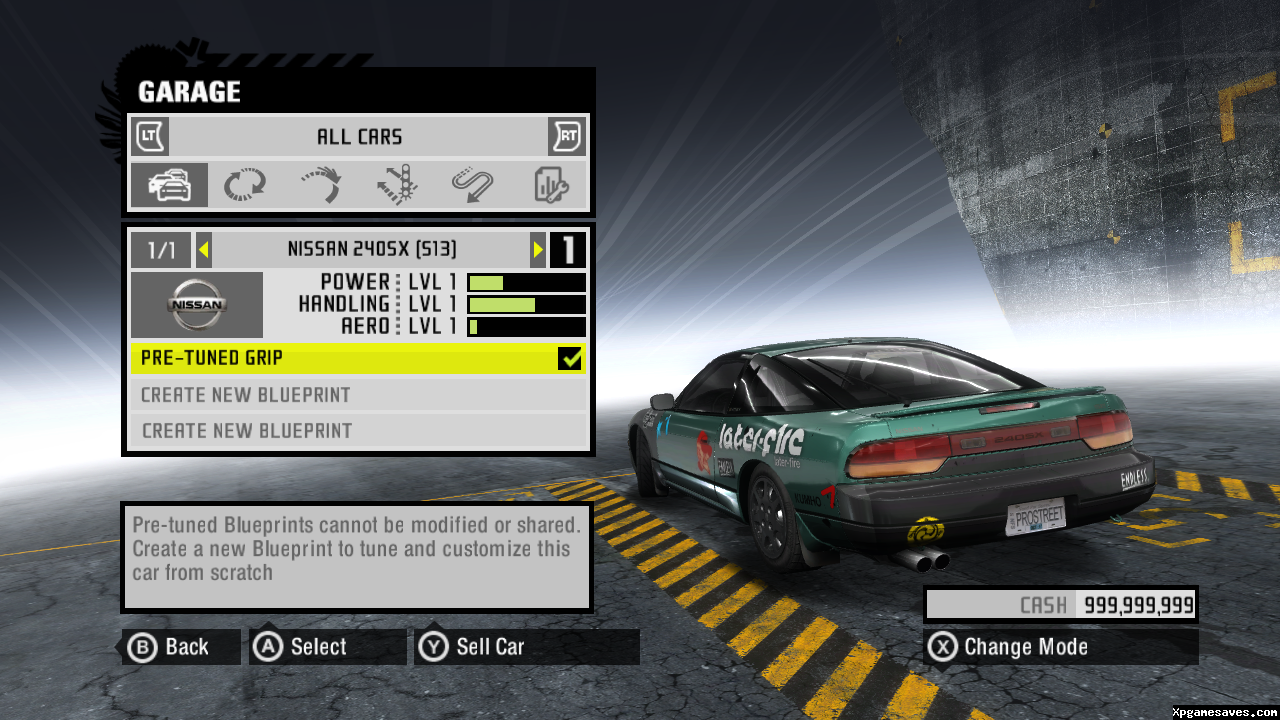Switch to the Grip circuit arrows tab

pos(244,185)
